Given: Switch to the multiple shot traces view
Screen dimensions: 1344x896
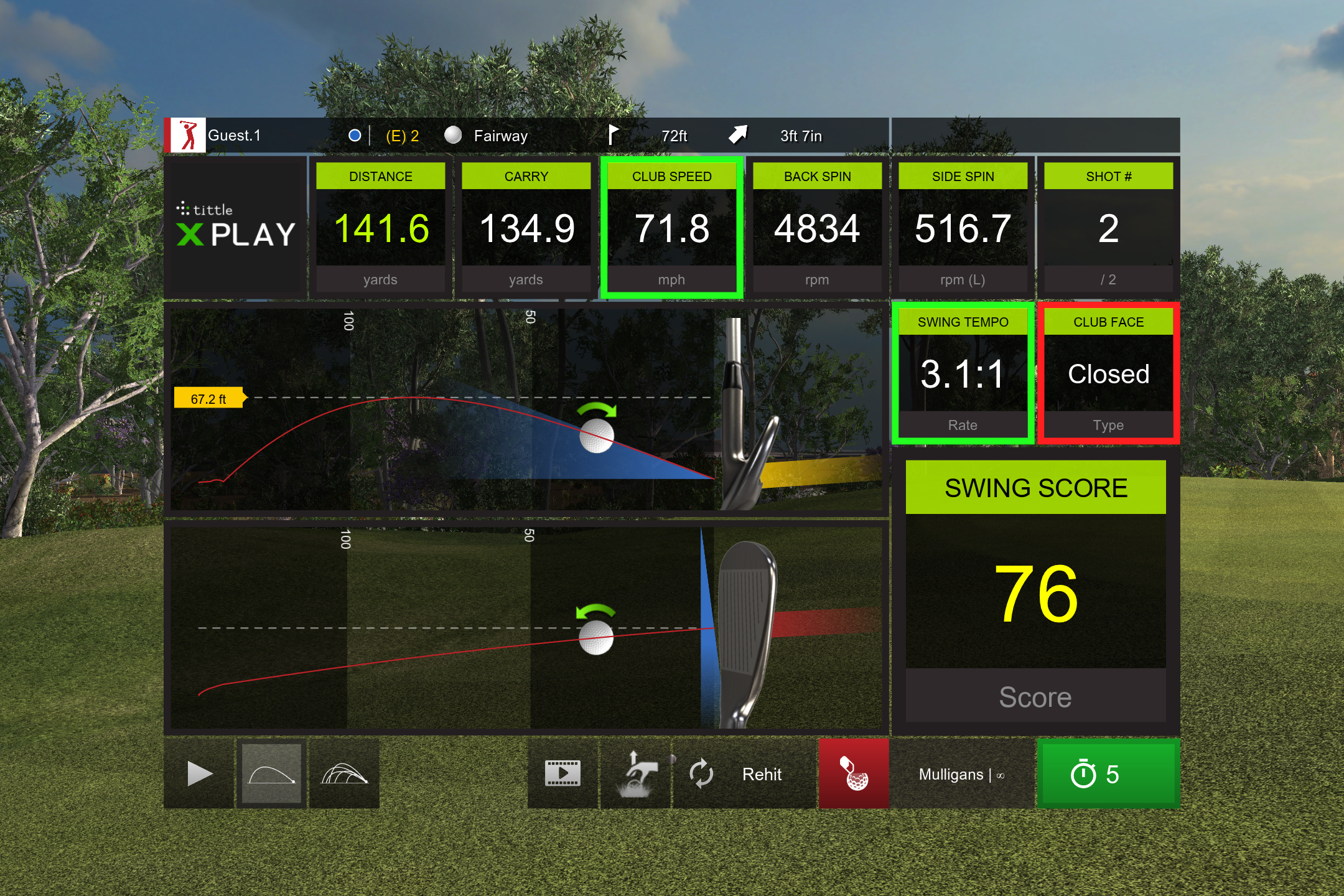Looking at the screenshot, I should [x=344, y=774].
